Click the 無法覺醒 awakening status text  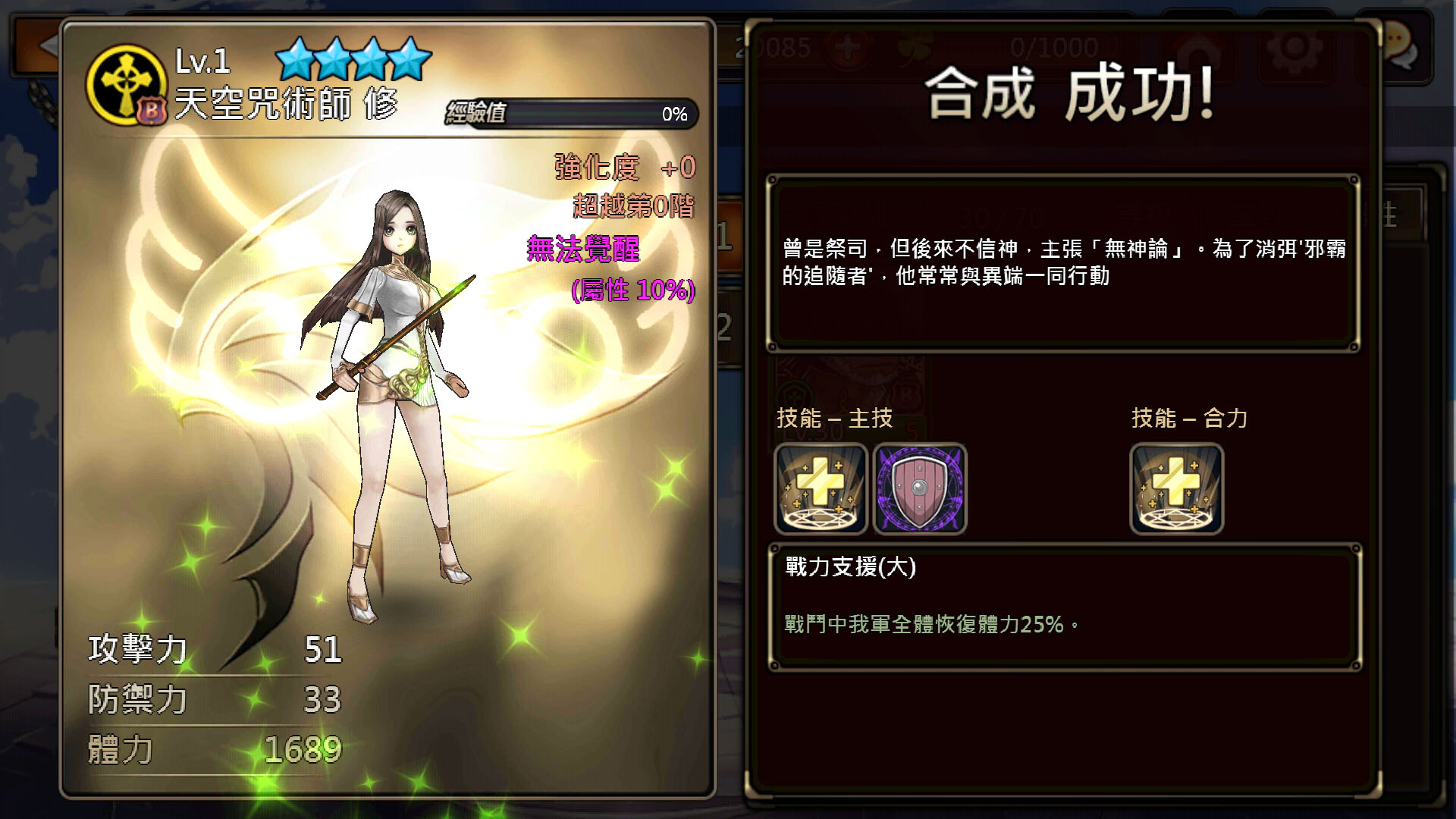tap(584, 250)
